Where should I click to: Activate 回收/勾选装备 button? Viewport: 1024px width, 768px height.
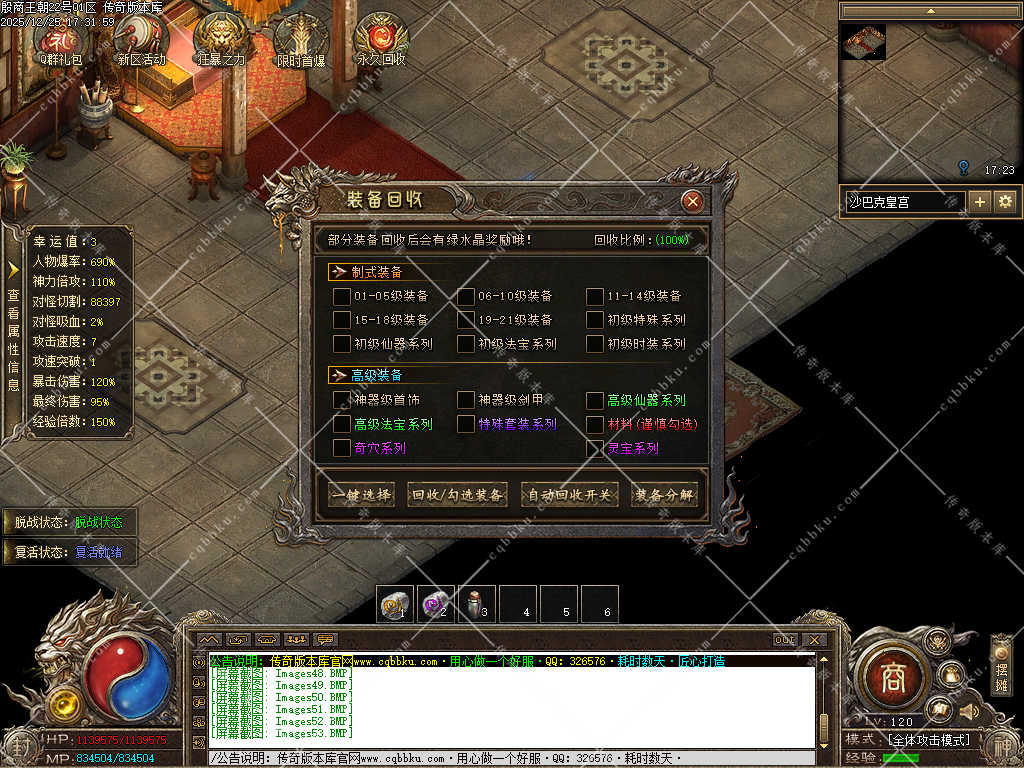458,495
